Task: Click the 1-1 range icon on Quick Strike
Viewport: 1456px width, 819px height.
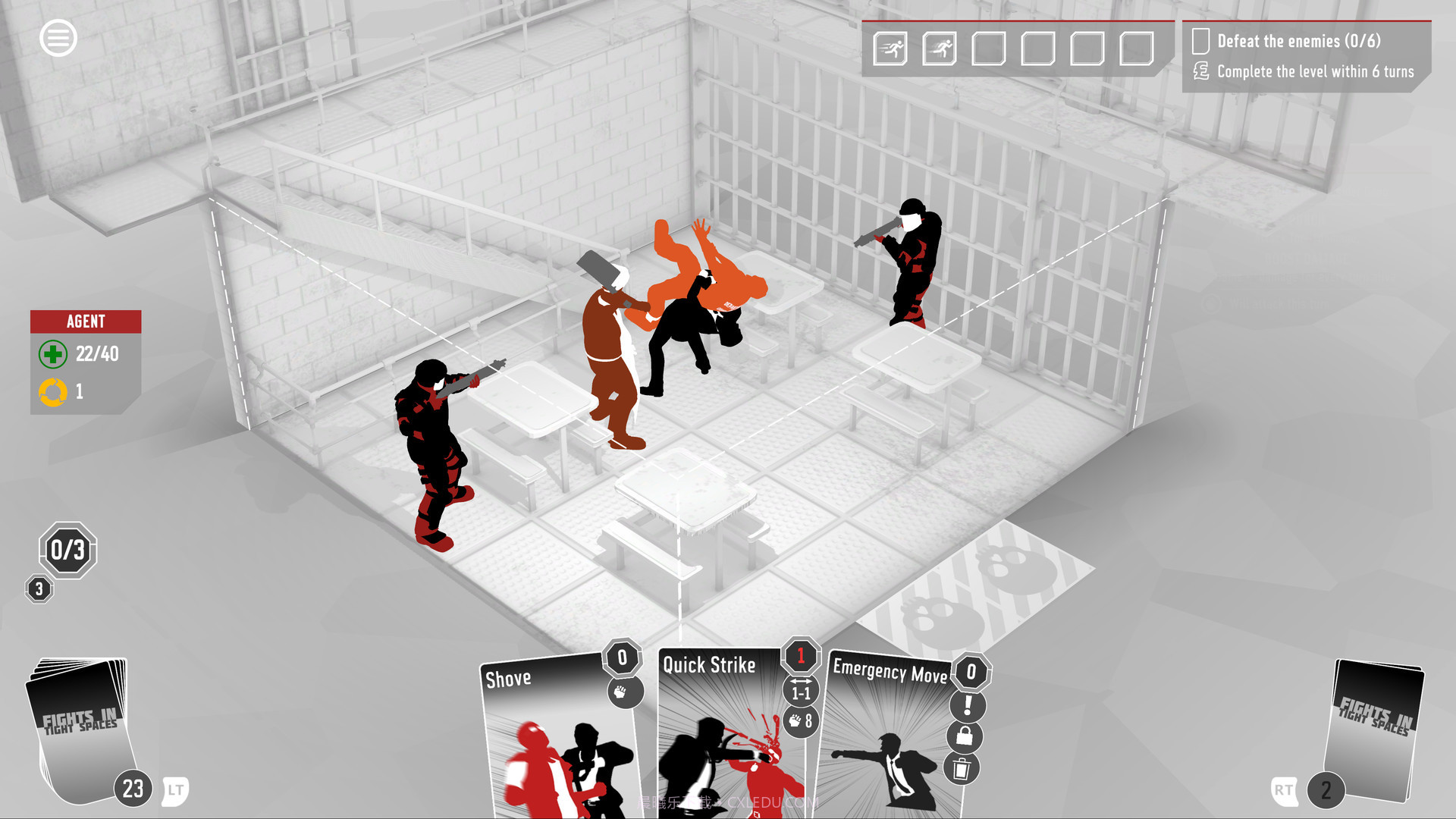Action: pyautogui.click(x=800, y=691)
